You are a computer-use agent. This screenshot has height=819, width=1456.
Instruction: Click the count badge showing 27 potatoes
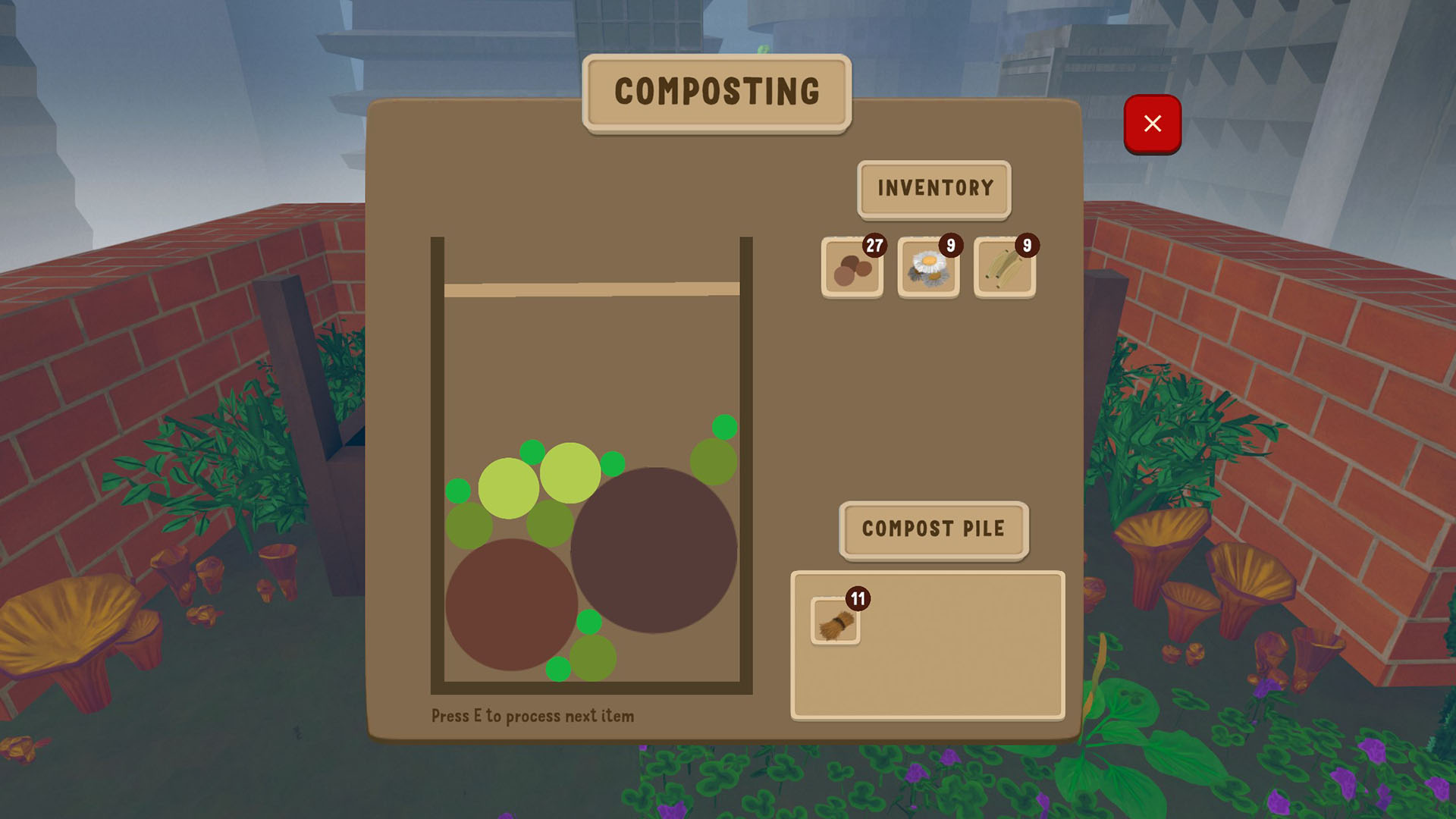point(874,245)
